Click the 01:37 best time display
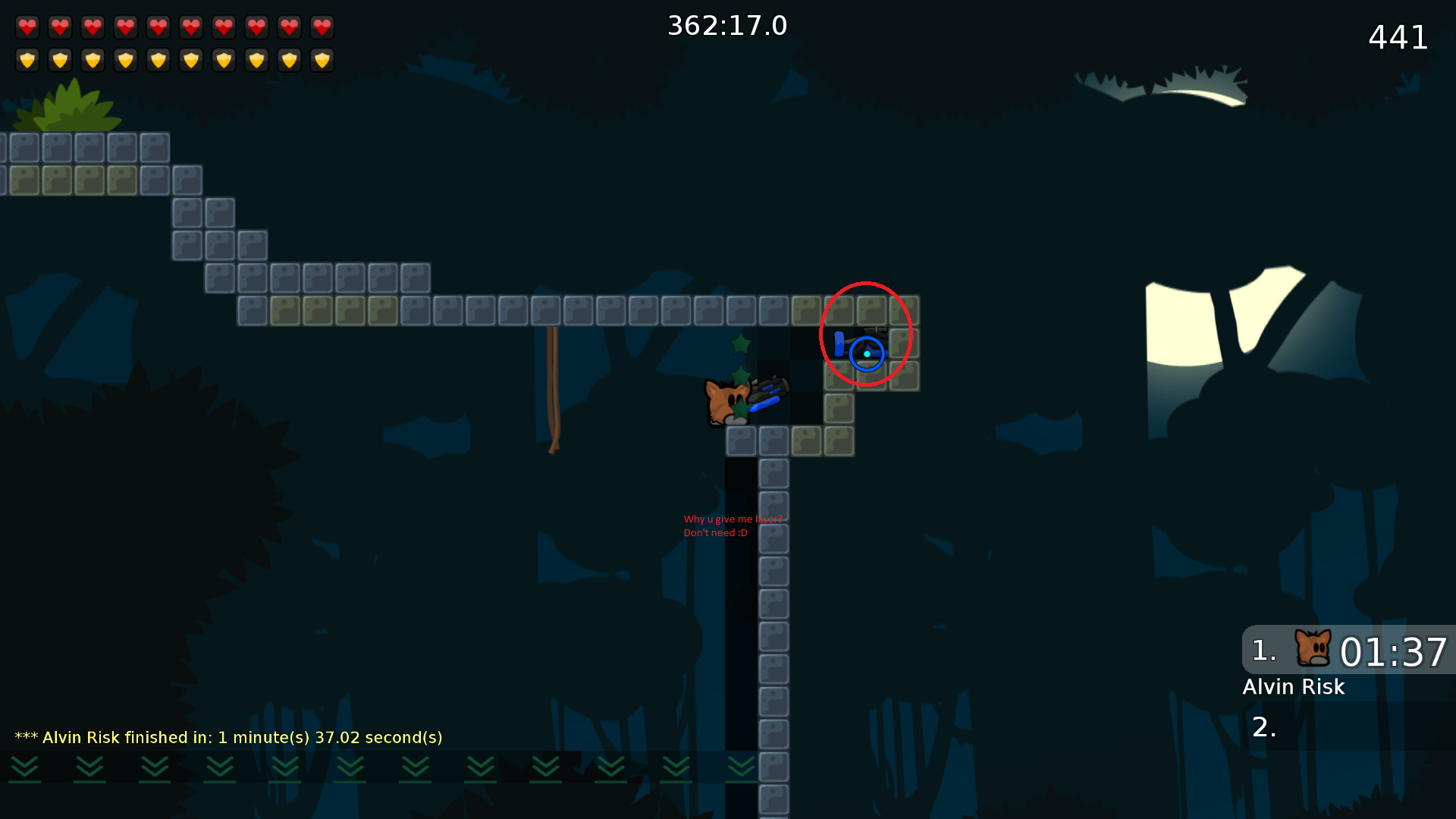The height and width of the screenshot is (819, 1456). point(1394,652)
